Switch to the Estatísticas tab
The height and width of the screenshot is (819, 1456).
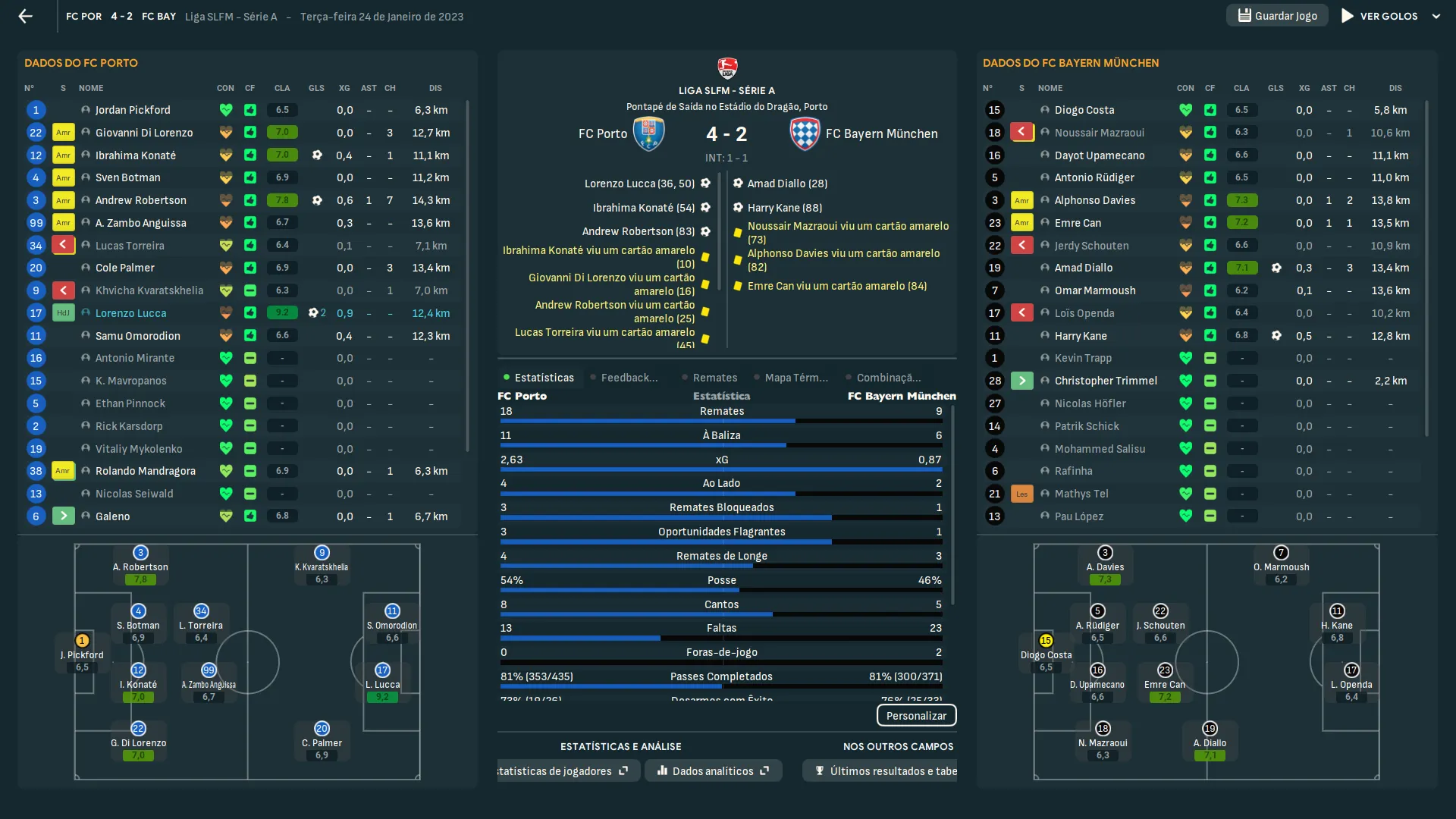click(543, 378)
